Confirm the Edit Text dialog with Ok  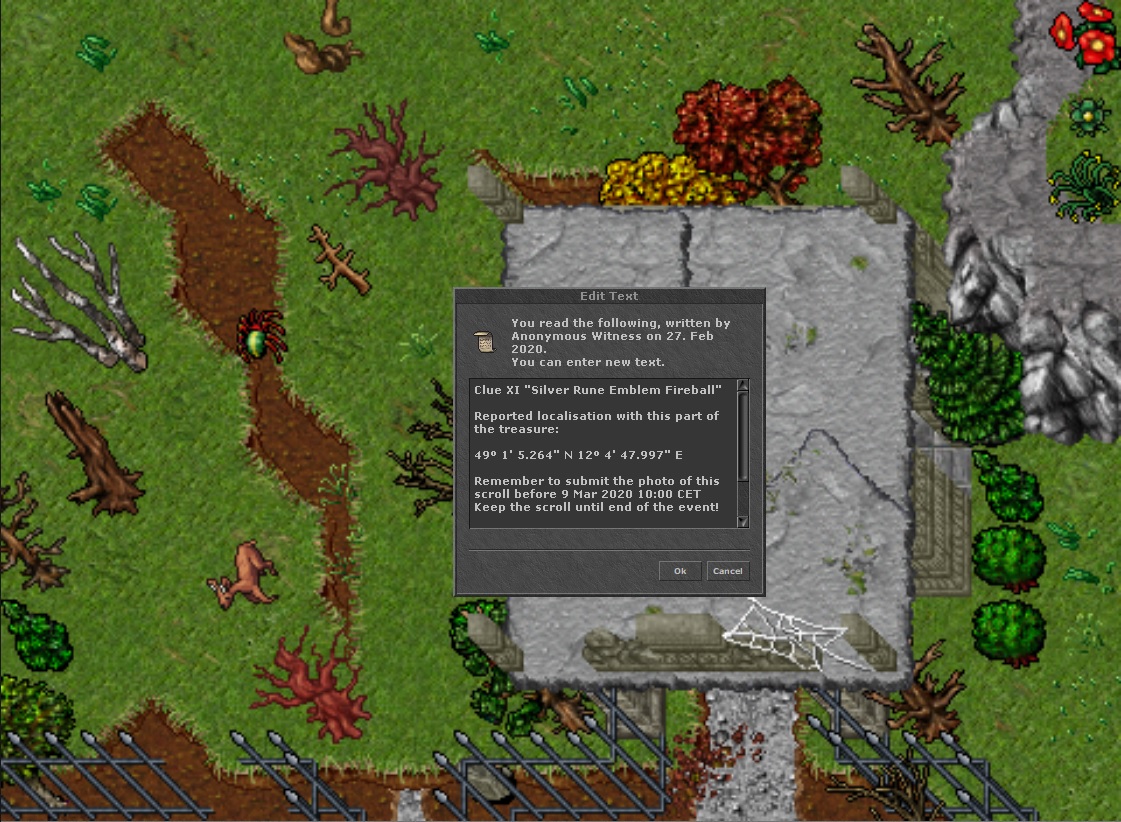tap(680, 571)
